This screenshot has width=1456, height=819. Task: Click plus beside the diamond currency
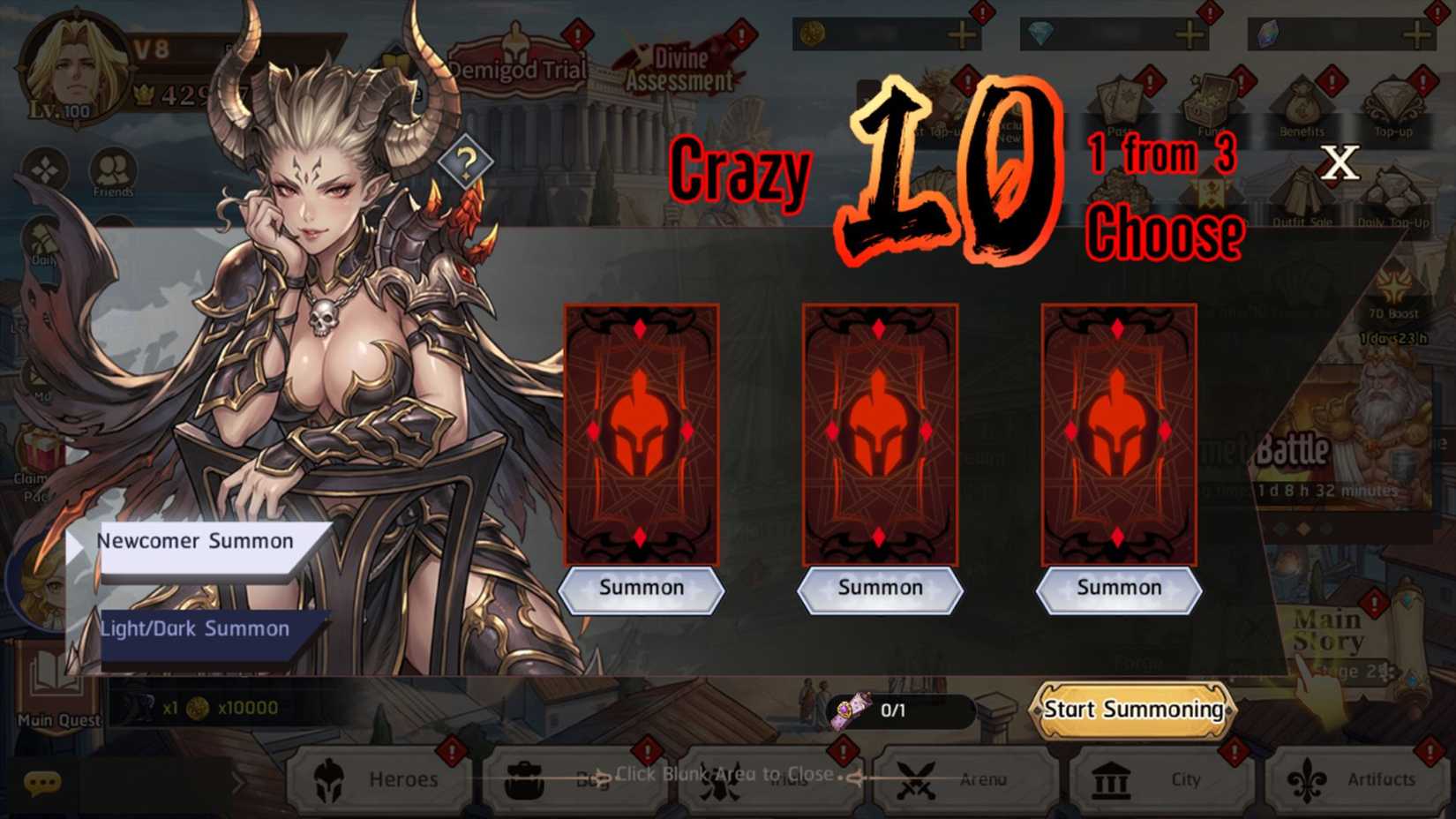click(1187, 34)
